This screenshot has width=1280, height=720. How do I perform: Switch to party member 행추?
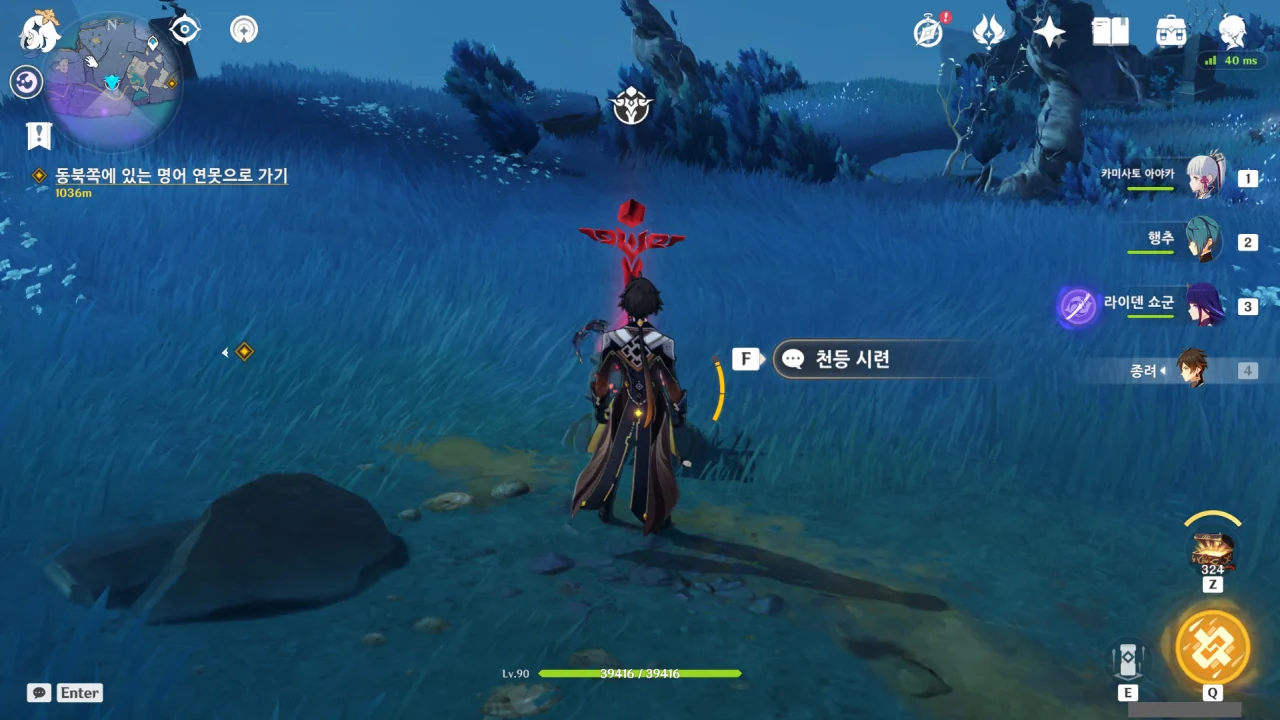pyautogui.click(x=1203, y=241)
